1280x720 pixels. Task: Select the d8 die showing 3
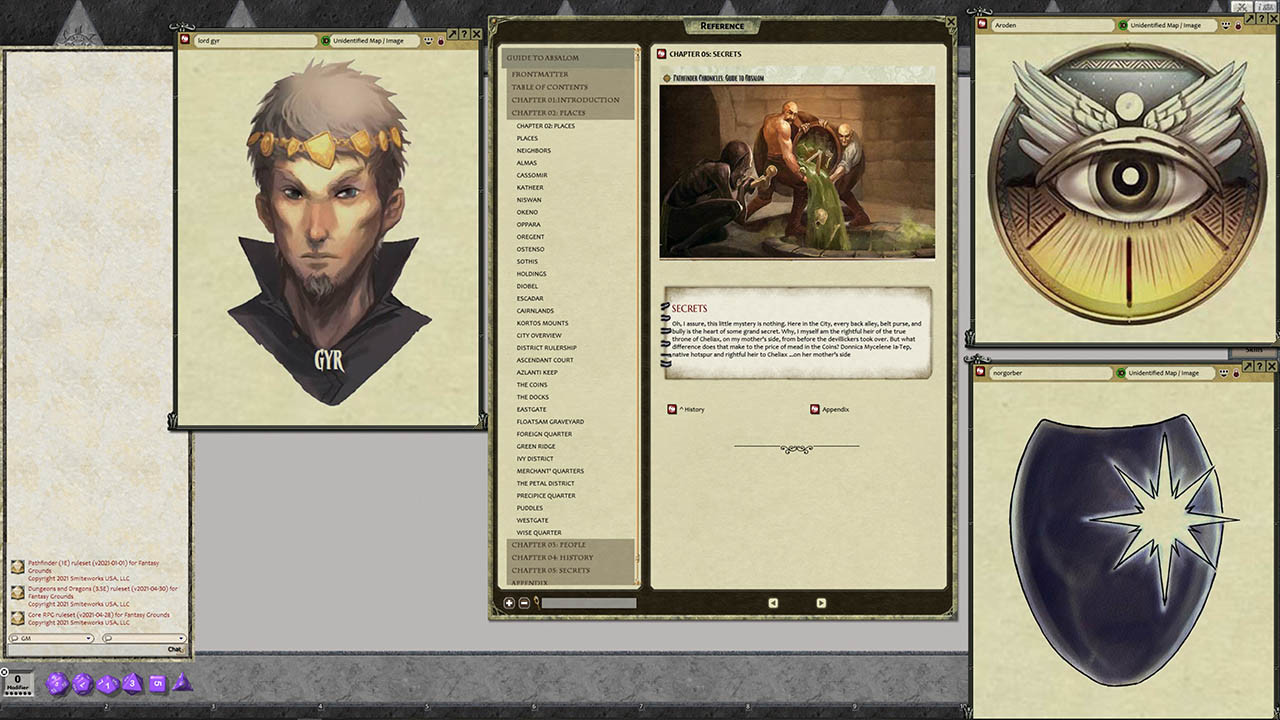pyautogui.click(x=132, y=683)
